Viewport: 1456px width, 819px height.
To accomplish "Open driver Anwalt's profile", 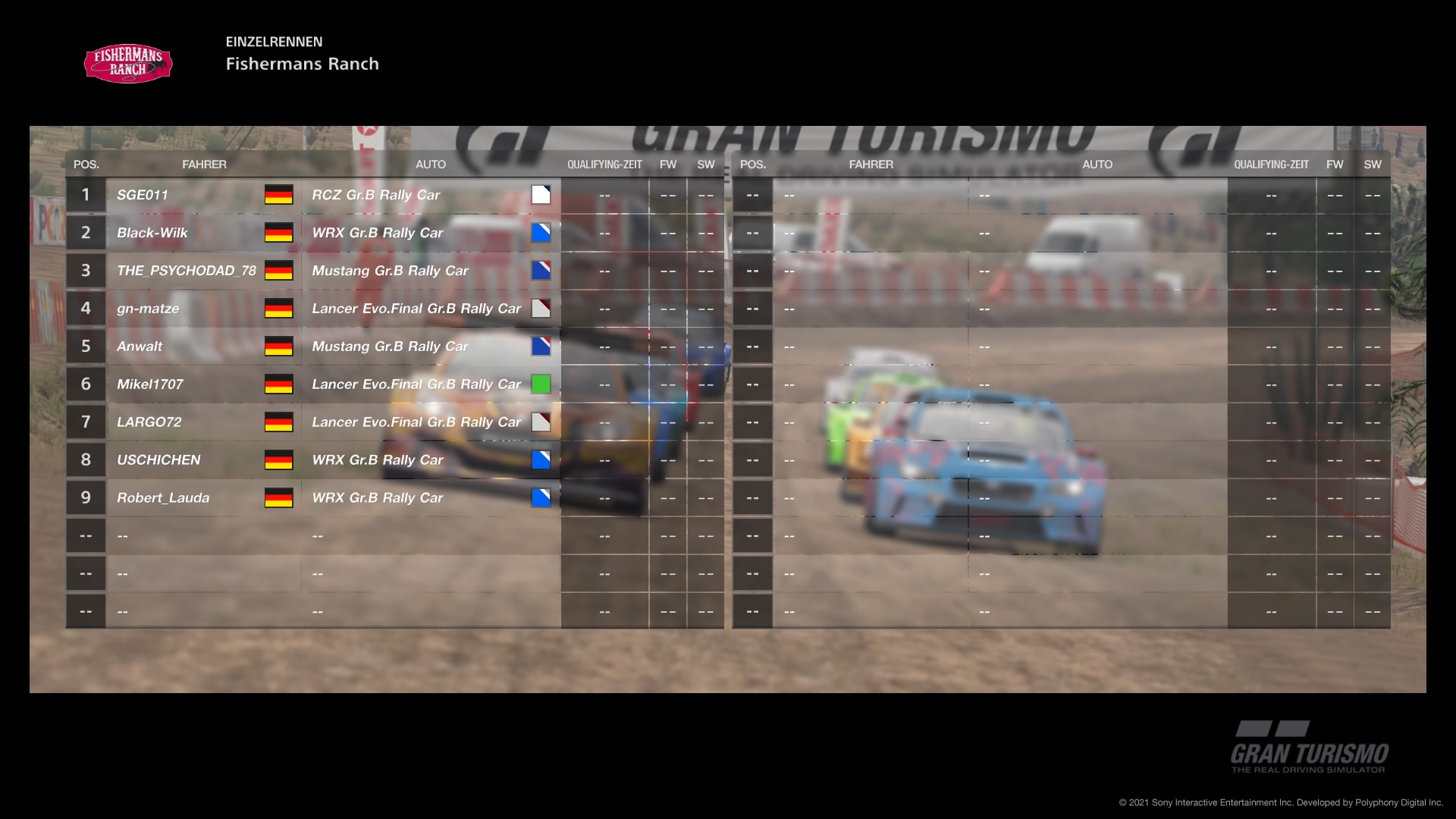I will [140, 346].
